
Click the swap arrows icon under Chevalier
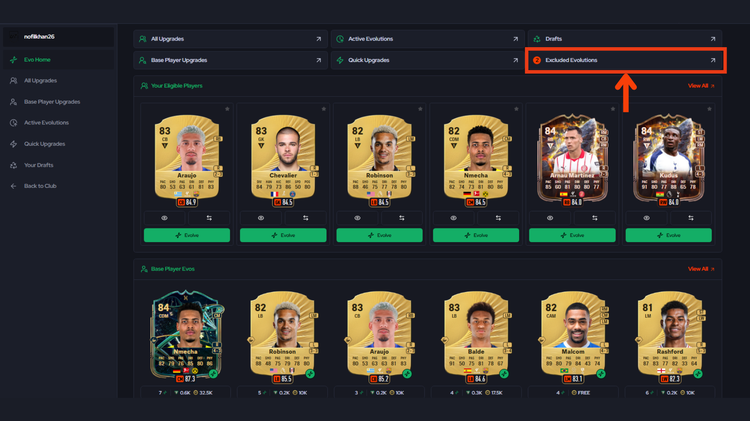tap(306, 217)
